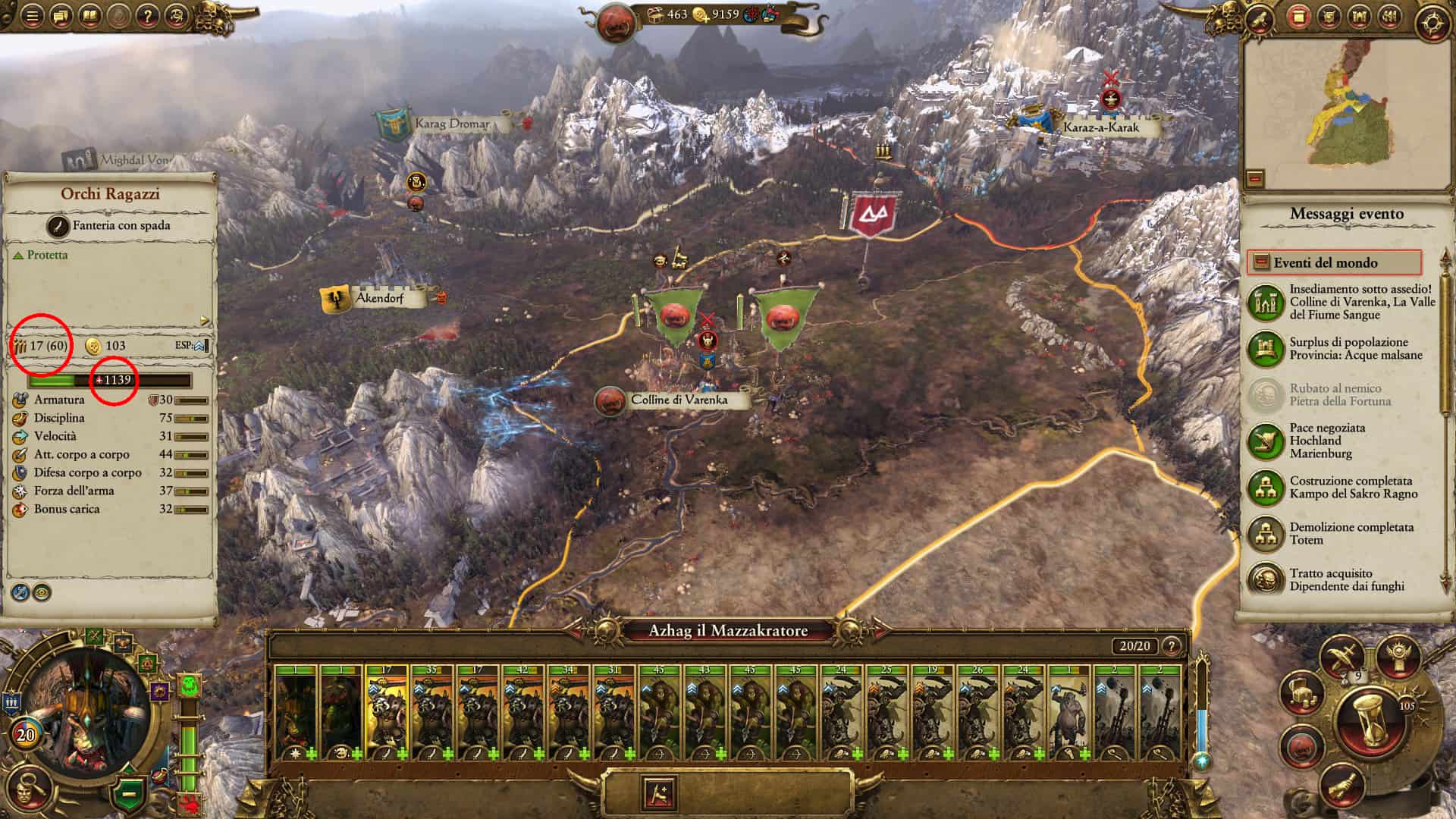Screen dimensions: 1456x819
Task: Open the army help question mark
Action: coord(1172,646)
